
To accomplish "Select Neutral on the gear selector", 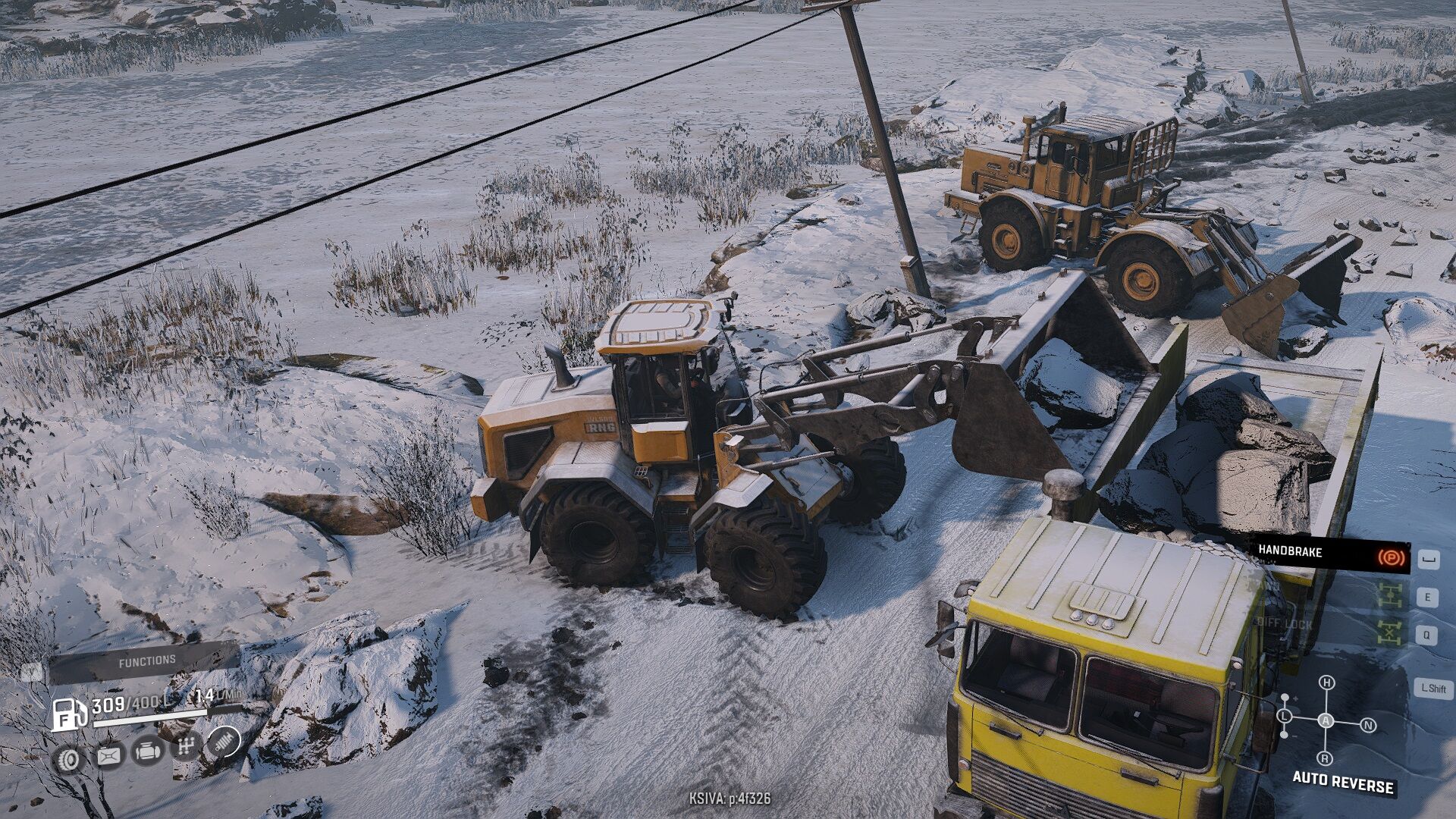I will (1368, 726).
